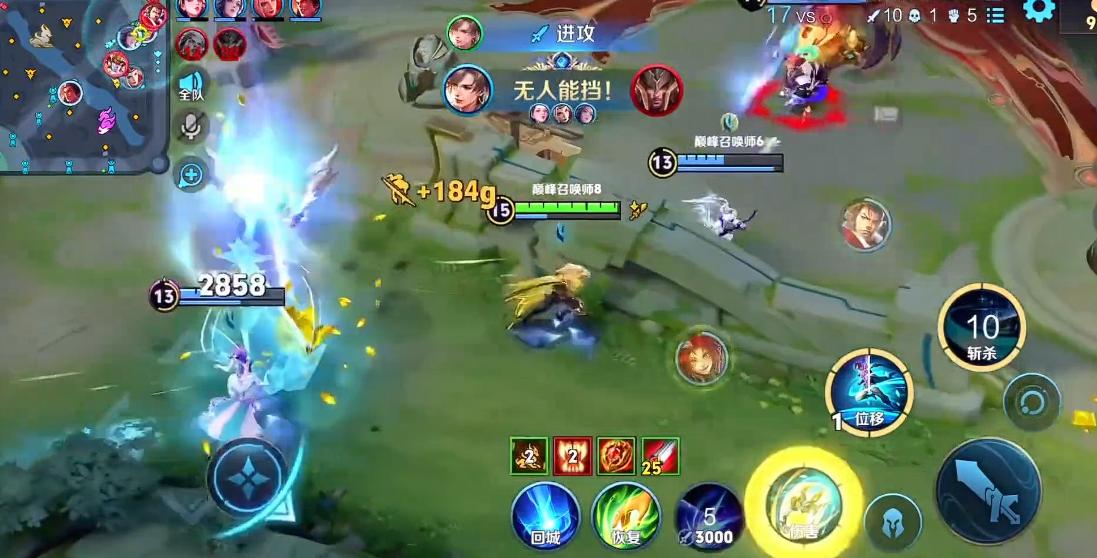
Task: Tap the circular arrow swap button
Action: click(1032, 403)
